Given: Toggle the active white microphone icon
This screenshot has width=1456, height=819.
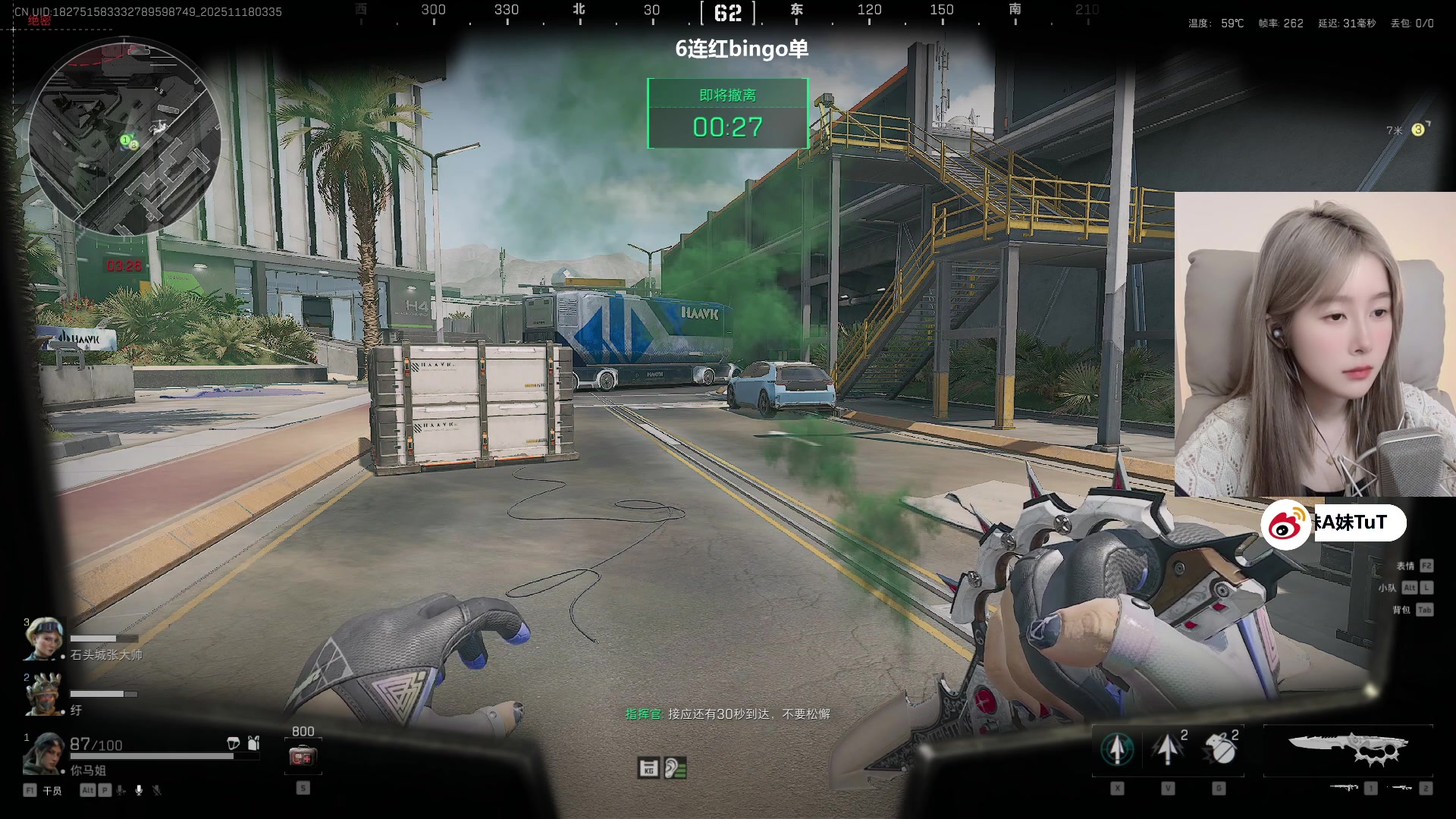Looking at the screenshot, I should point(139,790).
